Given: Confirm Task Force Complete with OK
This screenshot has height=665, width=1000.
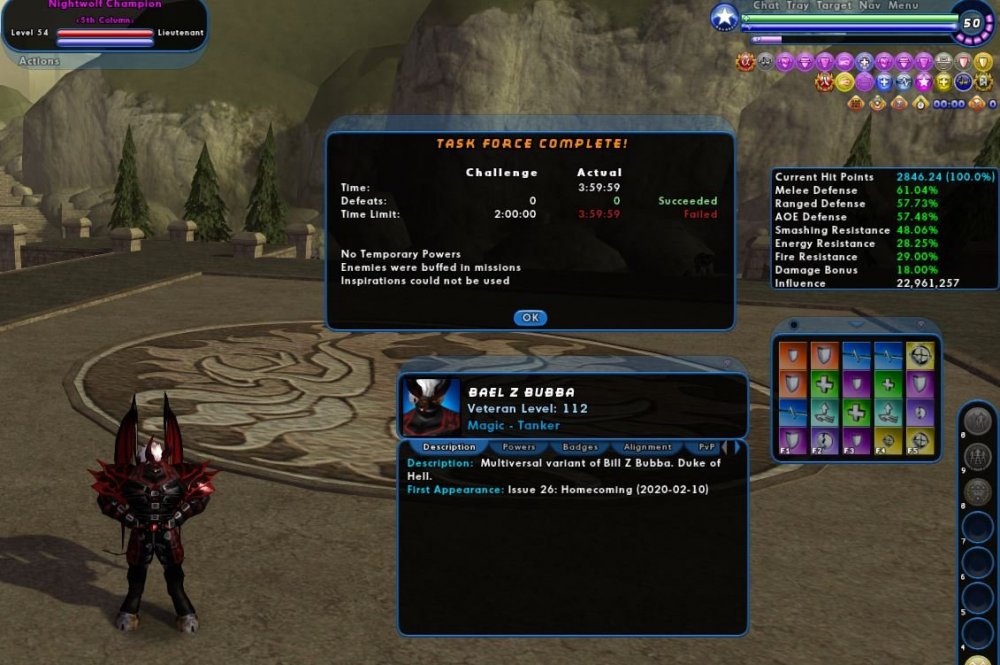Looking at the screenshot, I should (530, 317).
